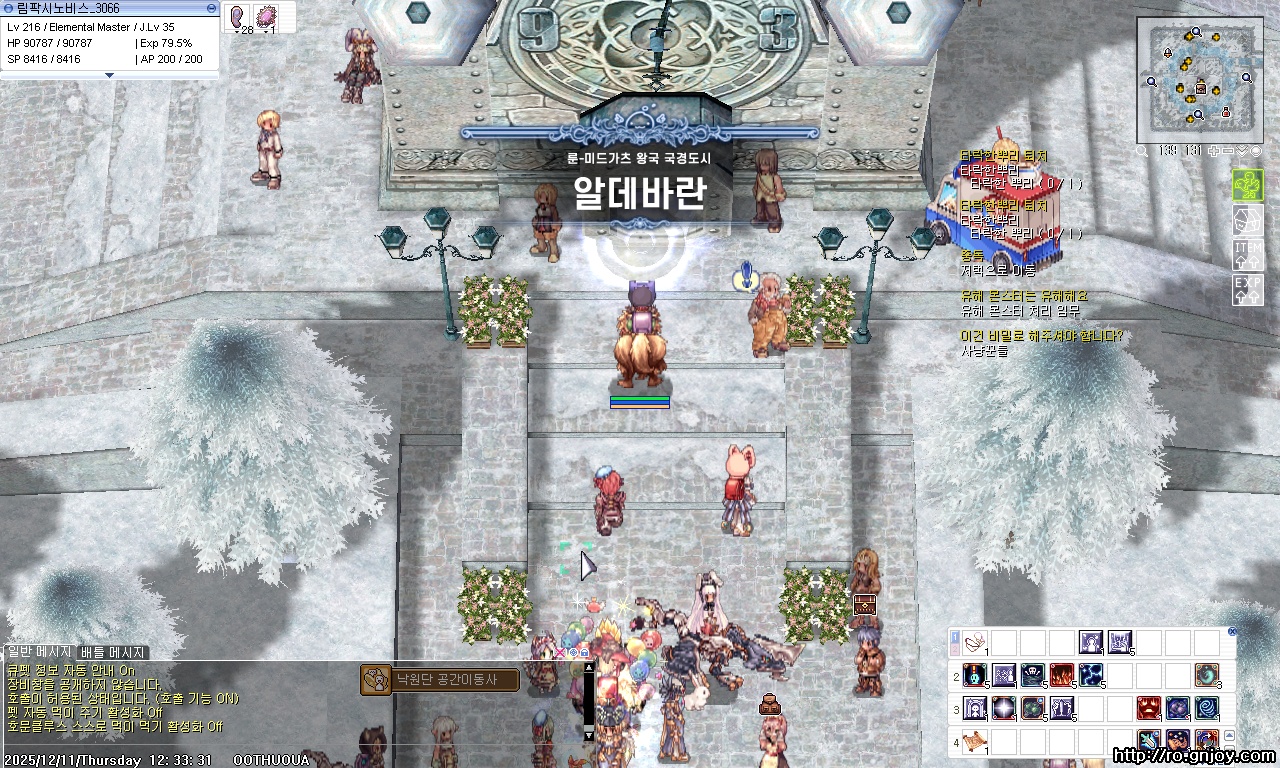The image size is (1280, 768).
Task: Click the double-chevron control under the minimap
Action: pyautogui.click(x=1242, y=151)
